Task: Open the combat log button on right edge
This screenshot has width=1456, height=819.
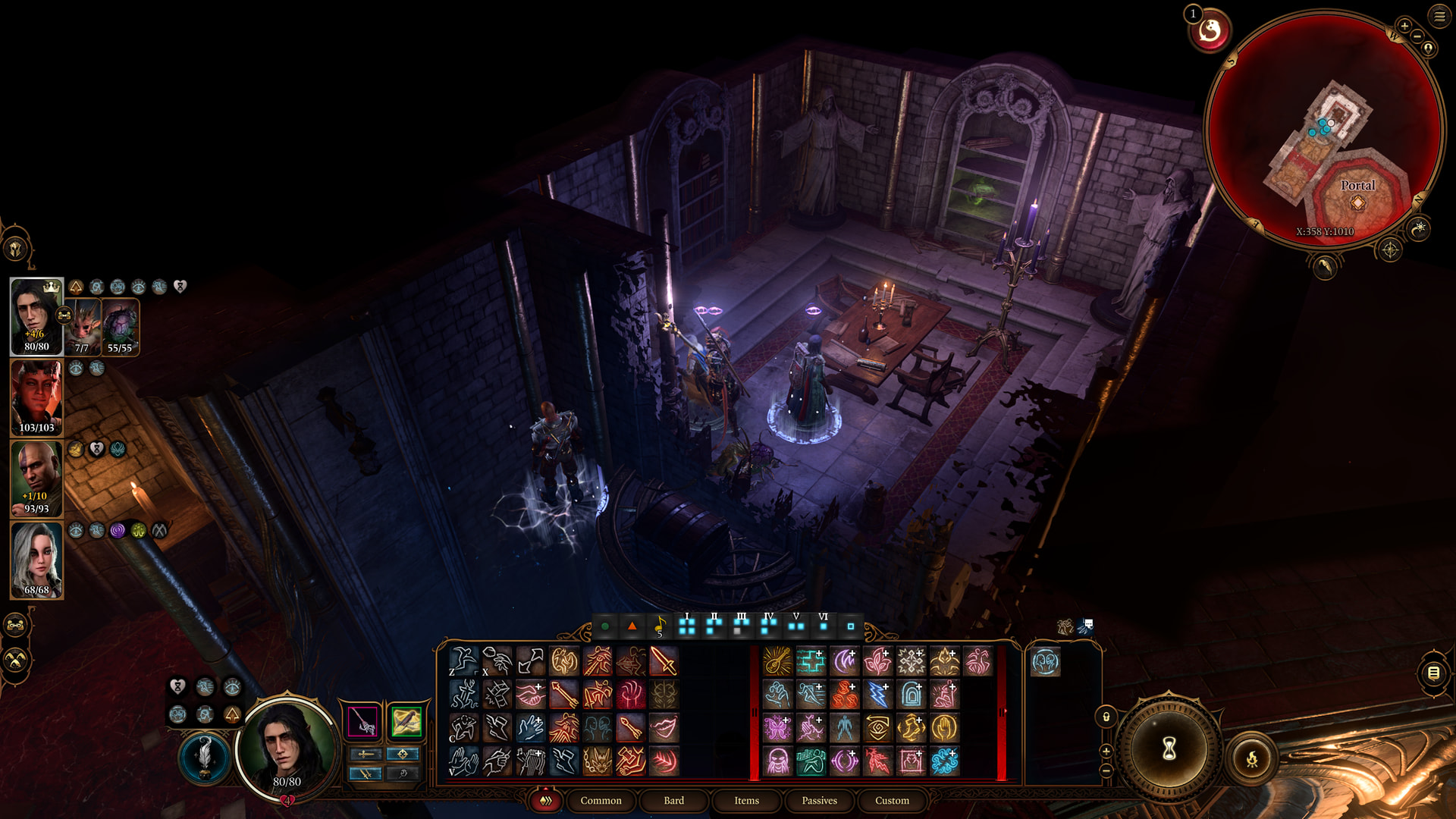Action: [x=1433, y=673]
